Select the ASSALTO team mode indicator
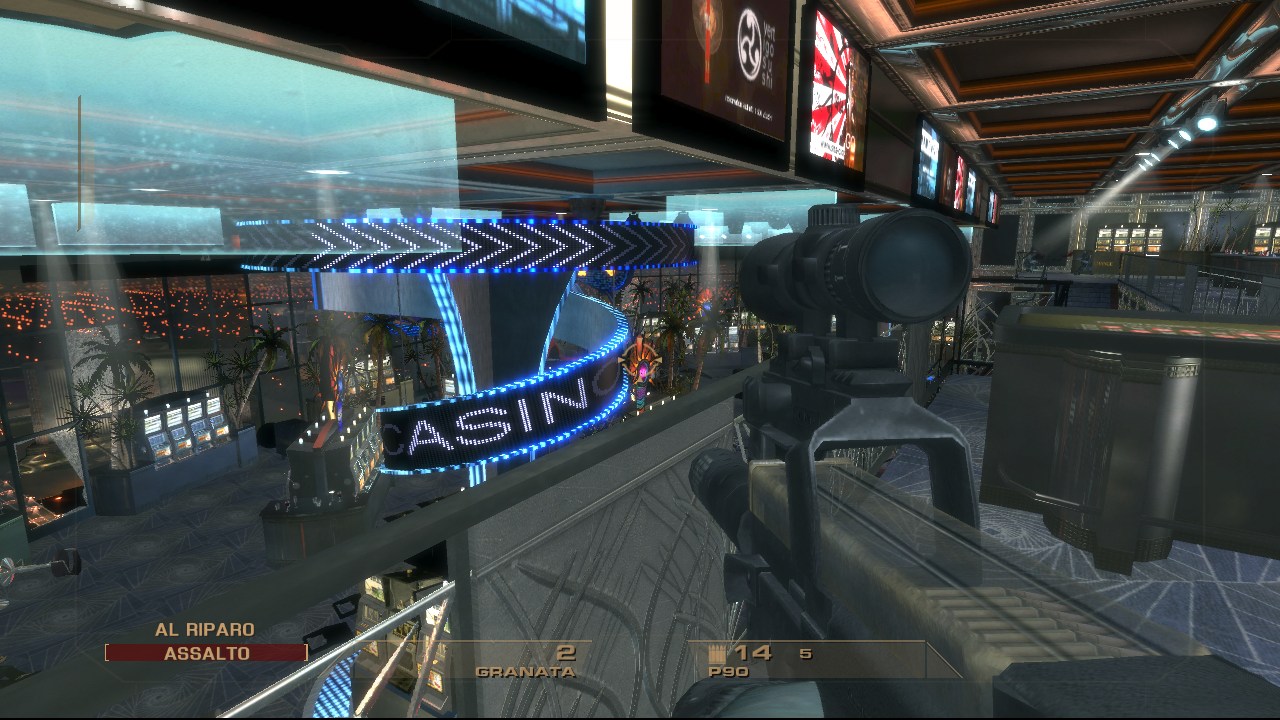This screenshot has height=720, width=1280. 206,653
